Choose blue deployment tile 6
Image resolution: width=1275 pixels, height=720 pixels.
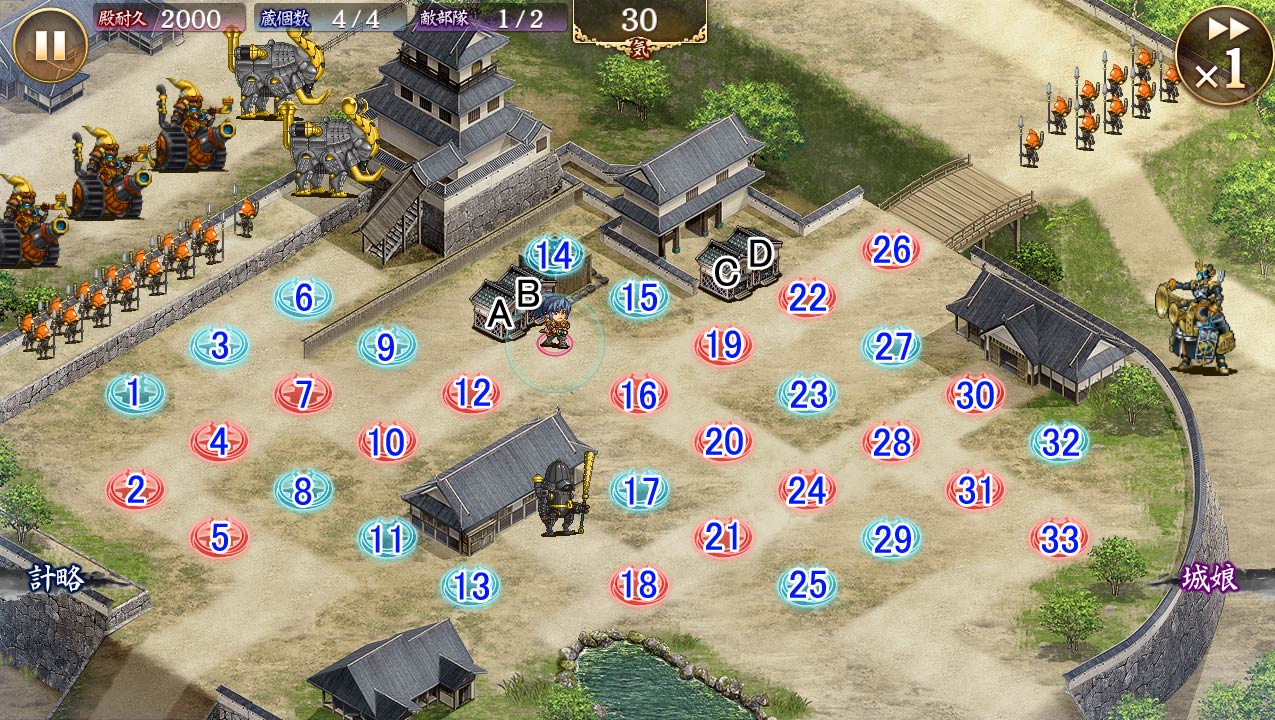(304, 298)
